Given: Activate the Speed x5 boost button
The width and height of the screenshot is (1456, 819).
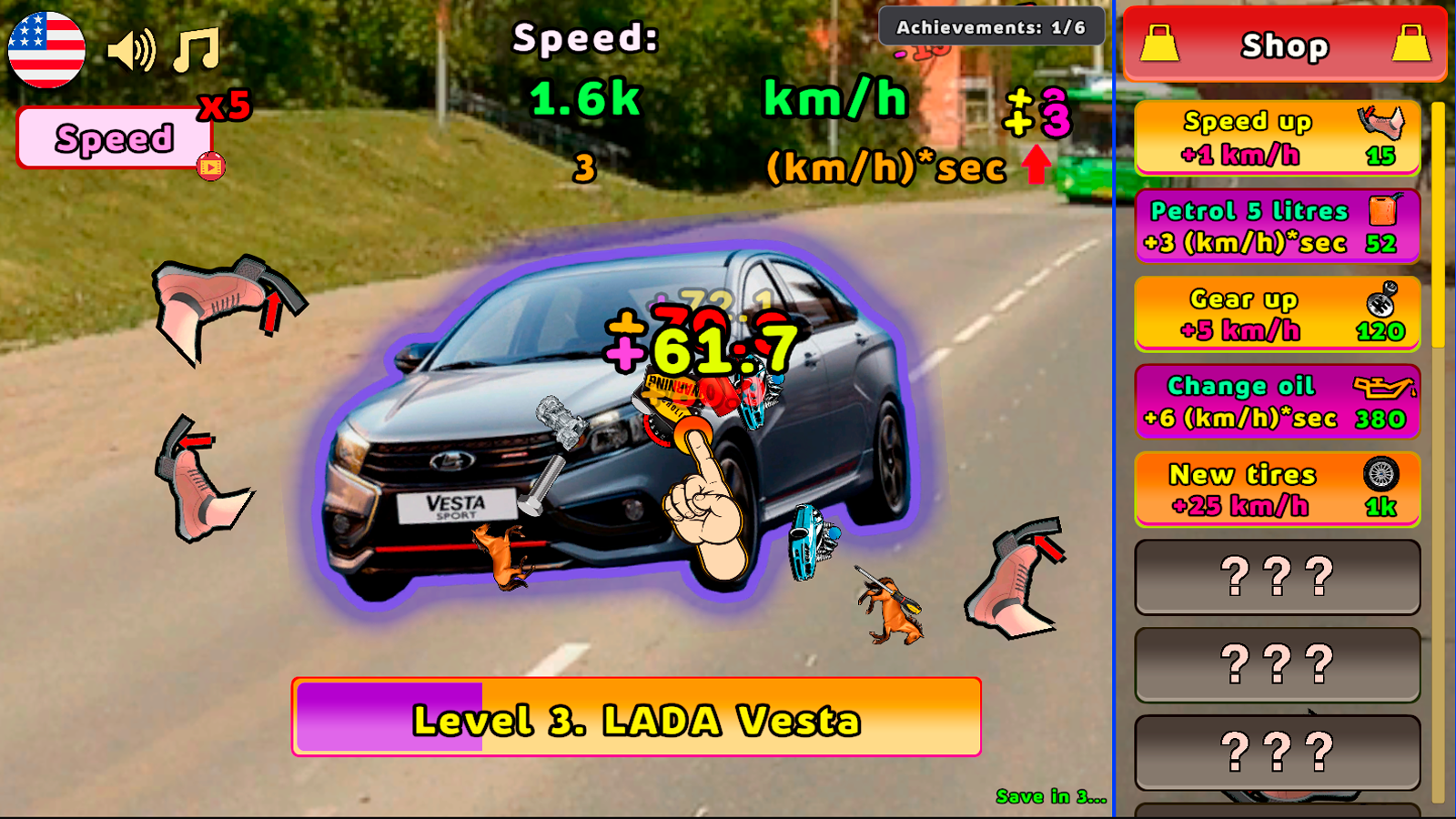Looking at the screenshot, I should (x=116, y=138).
